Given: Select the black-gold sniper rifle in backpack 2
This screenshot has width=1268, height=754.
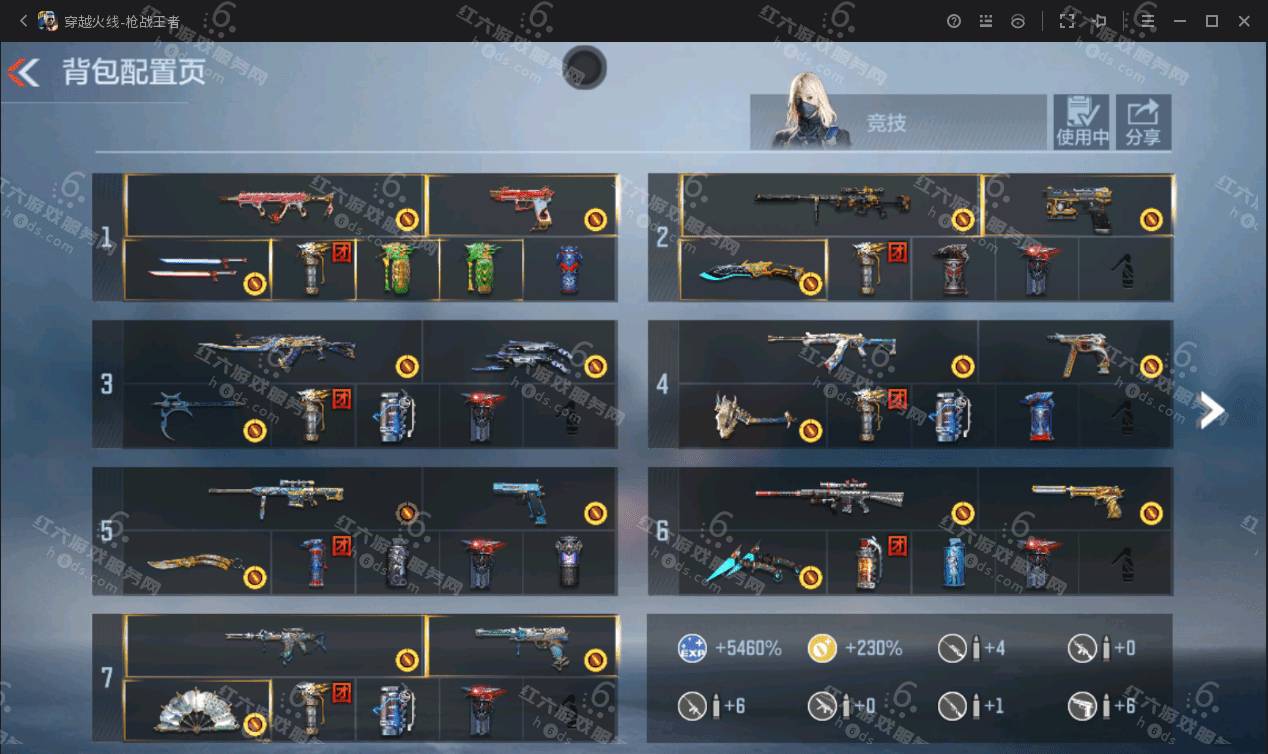Looking at the screenshot, I should point(832,204).
